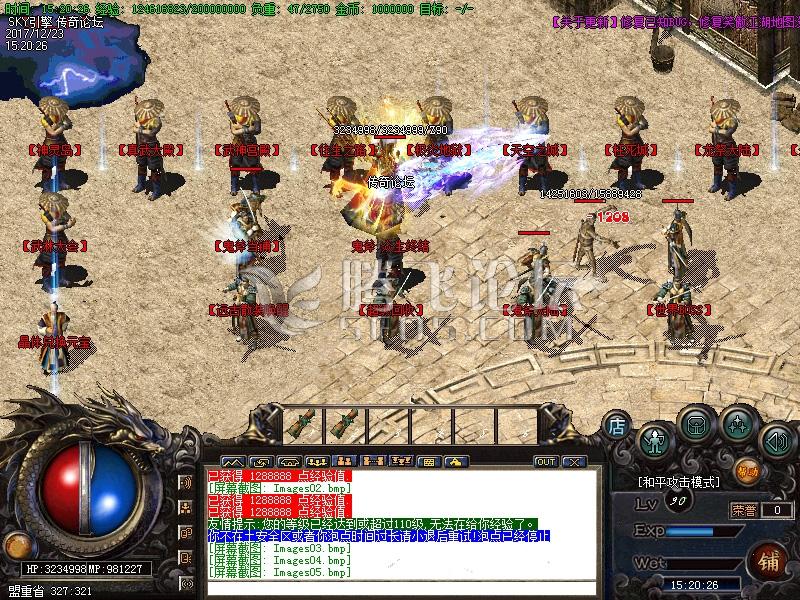The height and width of the screenshot is (600, 800).
Task: Click the bottommost chat side icon
Action: click(187, 581)
